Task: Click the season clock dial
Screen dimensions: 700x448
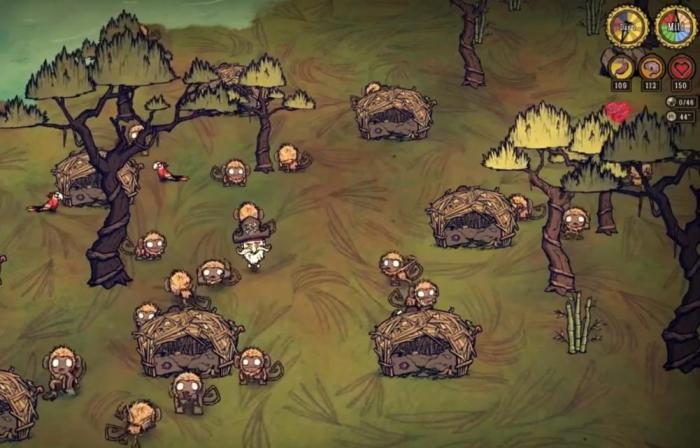Action: coord(676,25)
